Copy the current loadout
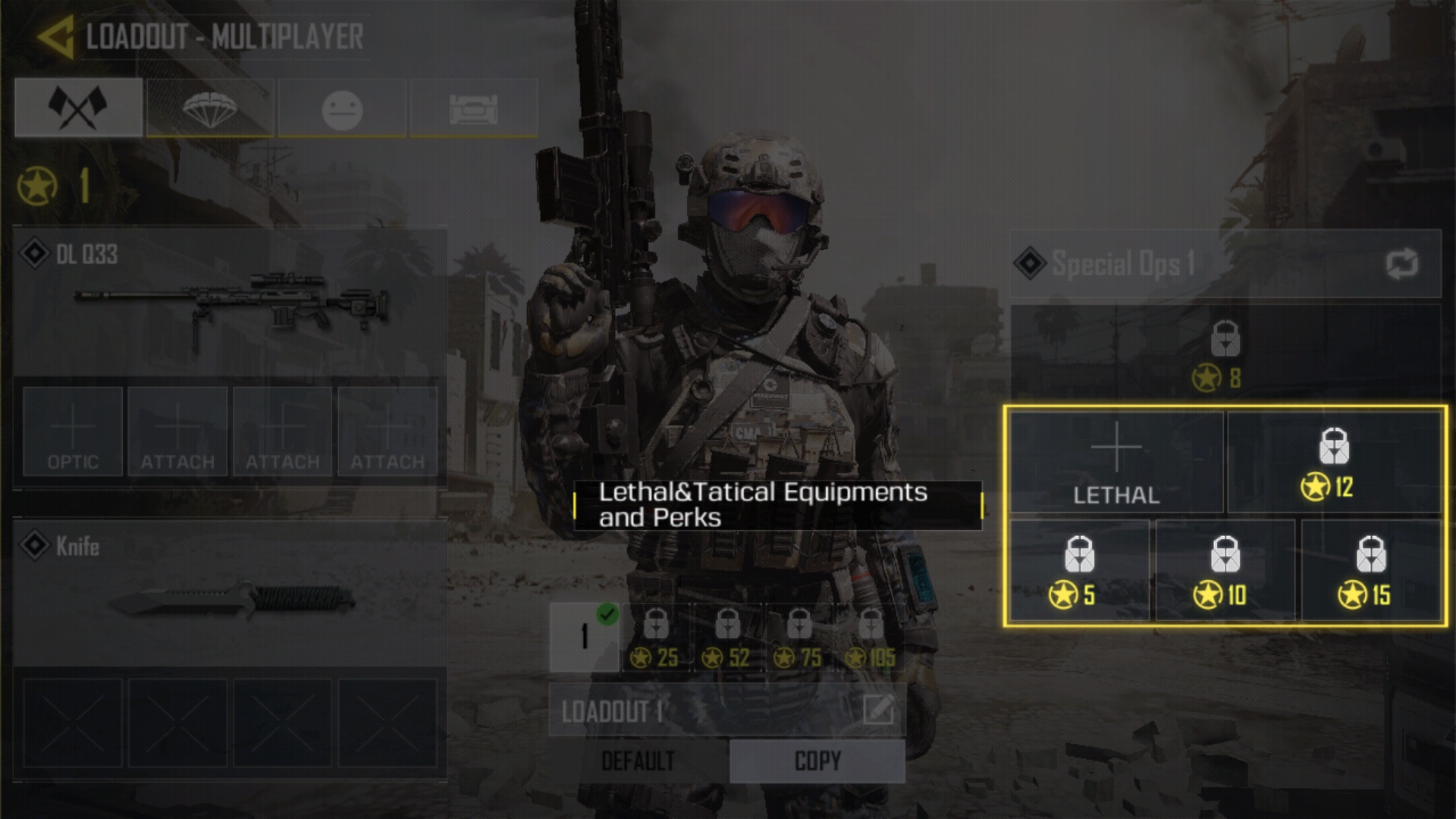Image resolution: width=1456 pixels, height=819 pixels. (817, 761)
